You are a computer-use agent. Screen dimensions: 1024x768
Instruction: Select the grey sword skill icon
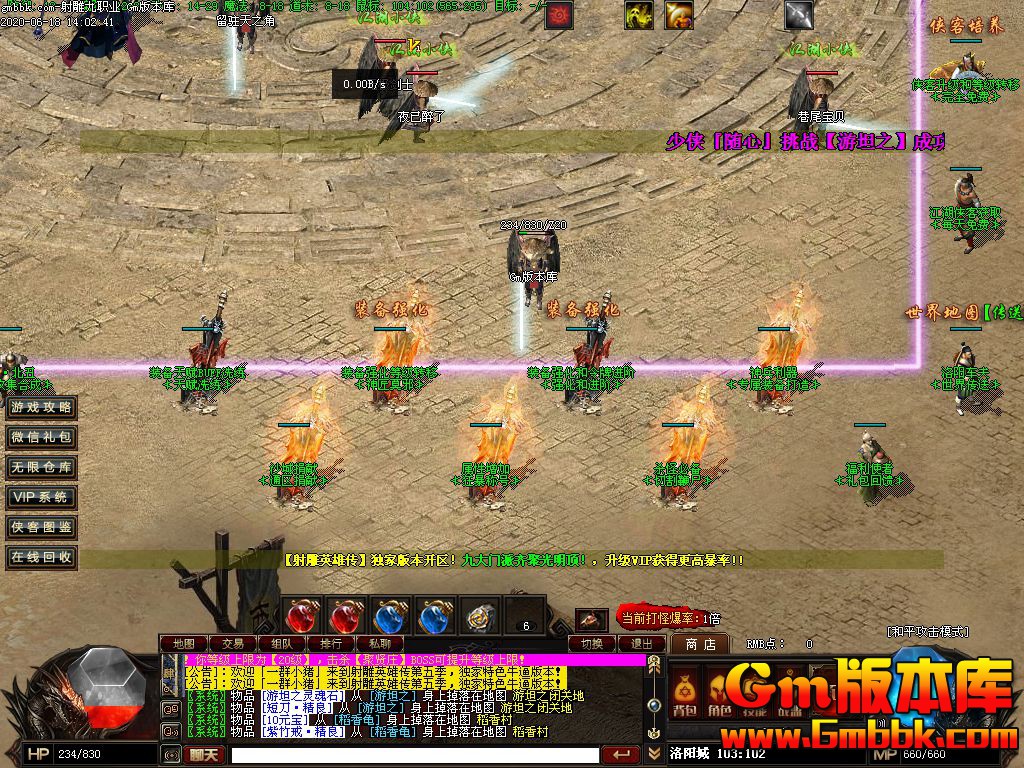click(798, 15)
